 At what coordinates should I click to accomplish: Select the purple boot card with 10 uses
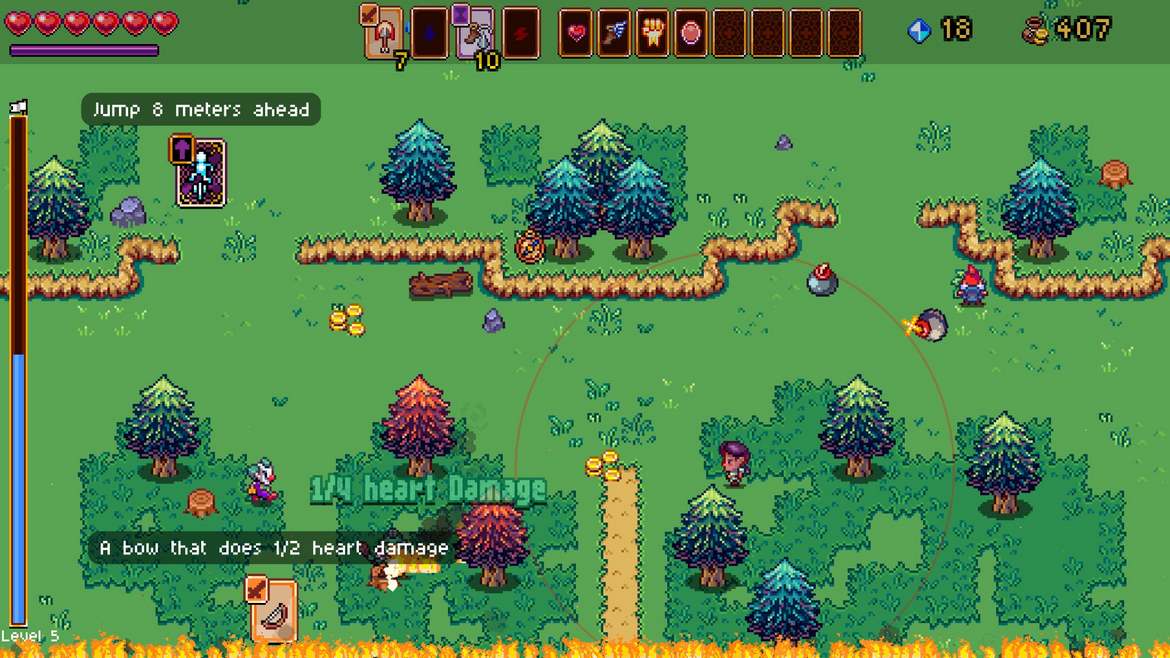[x=475, y=33]
